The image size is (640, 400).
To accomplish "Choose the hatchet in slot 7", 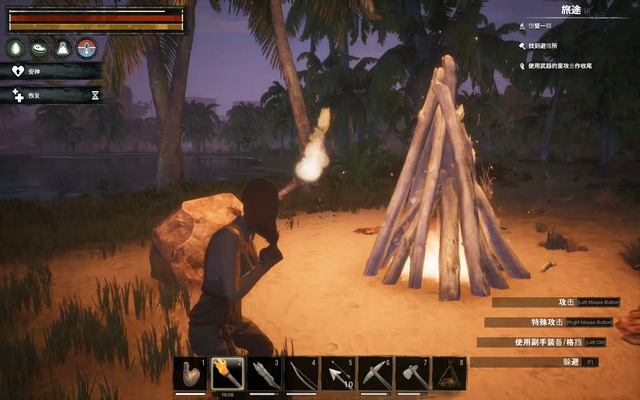I will coord(412,374).
